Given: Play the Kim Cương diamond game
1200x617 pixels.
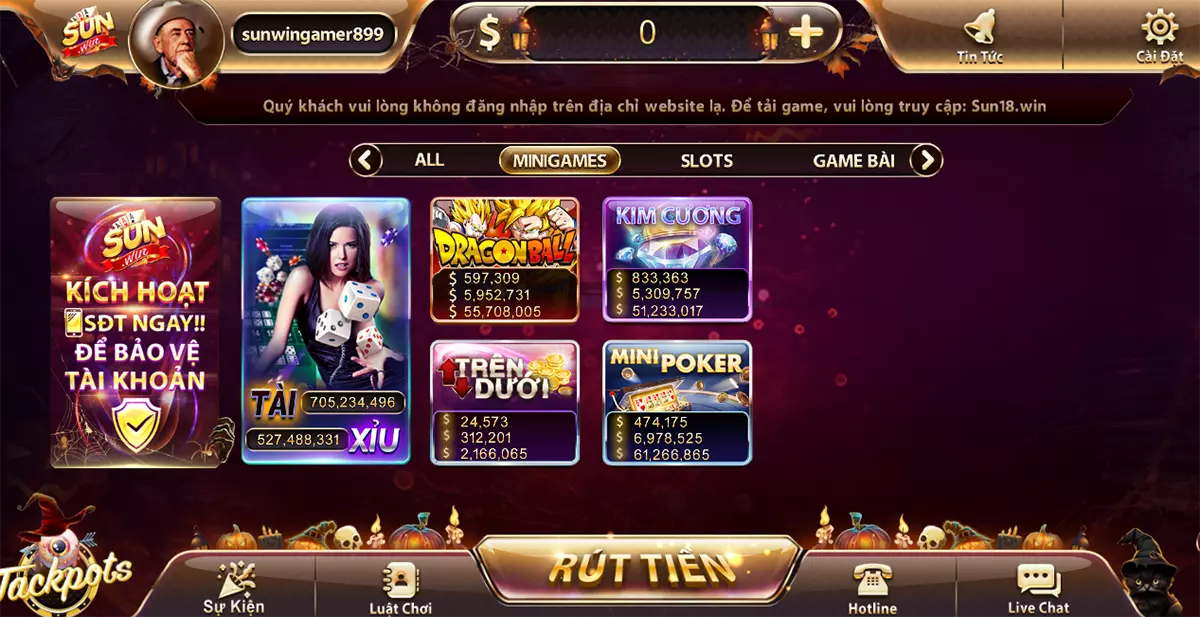Looking at the screenshot, I should coord(677,259).
